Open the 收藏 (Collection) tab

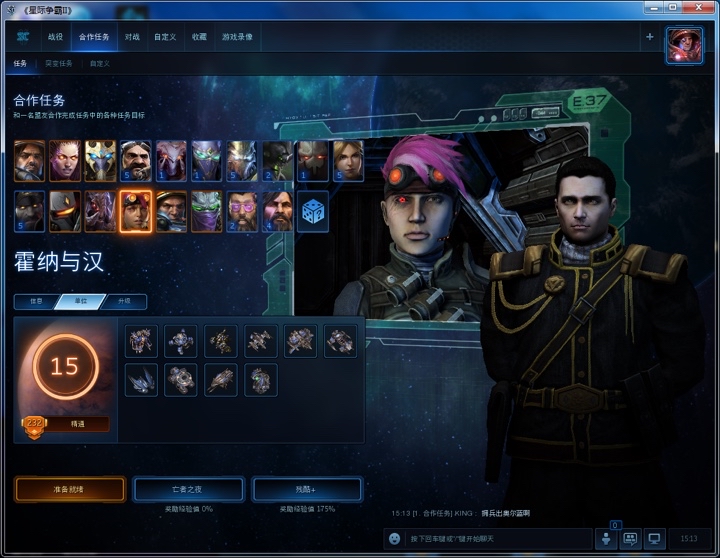click(199, 37)
